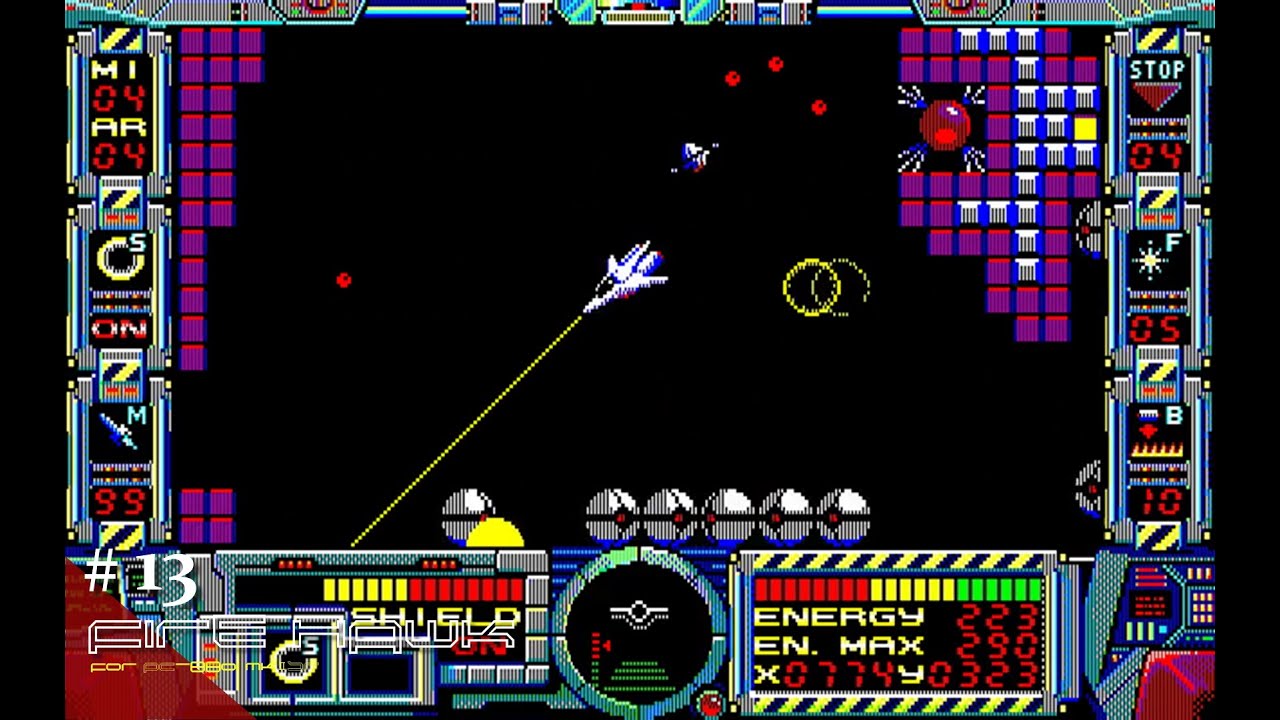Click the red round button beside the radar

pos(712,702)
